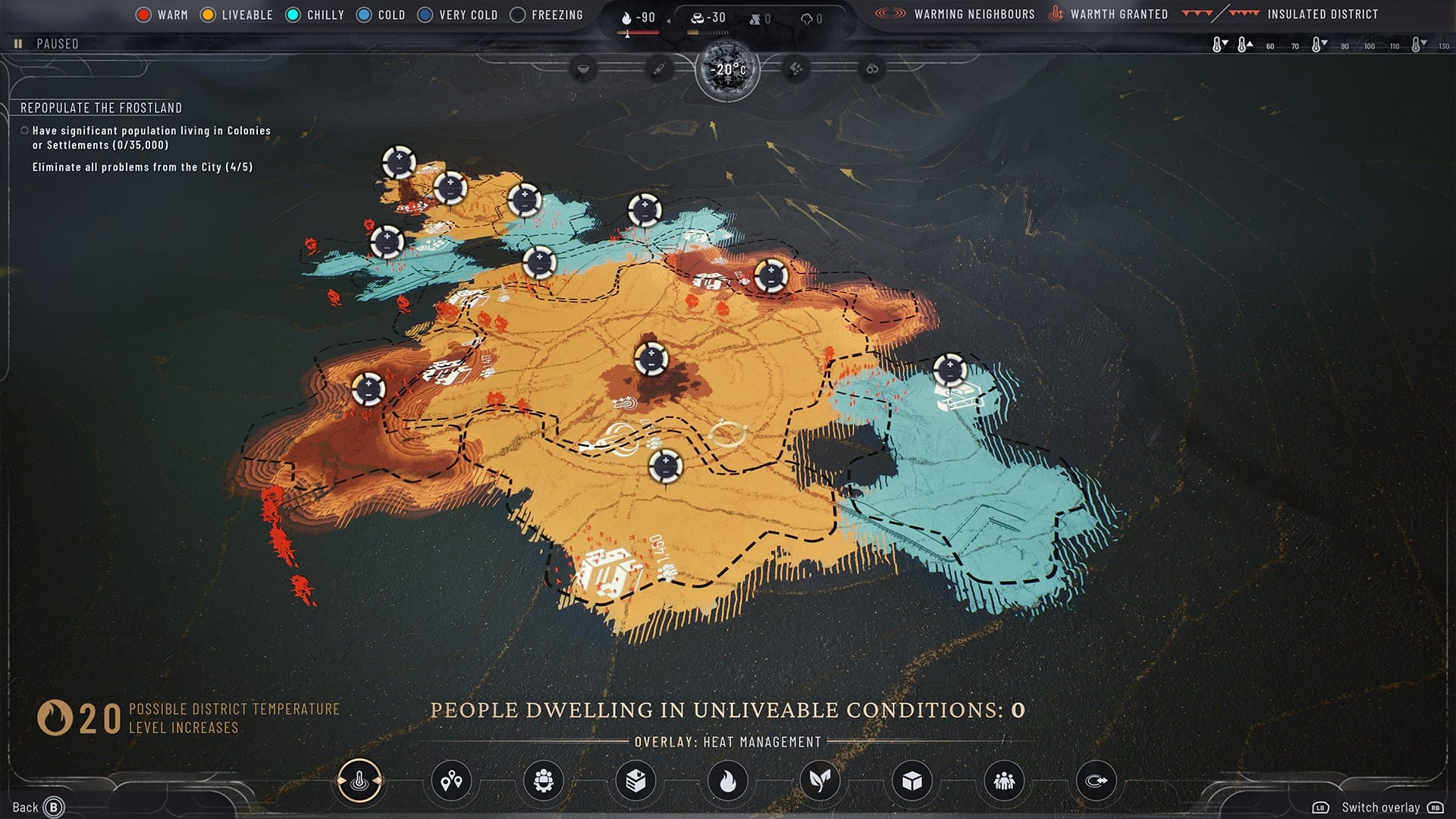Open the Repopulate the Frostland objective
1456x819 pixels.
tap(101, 108)
